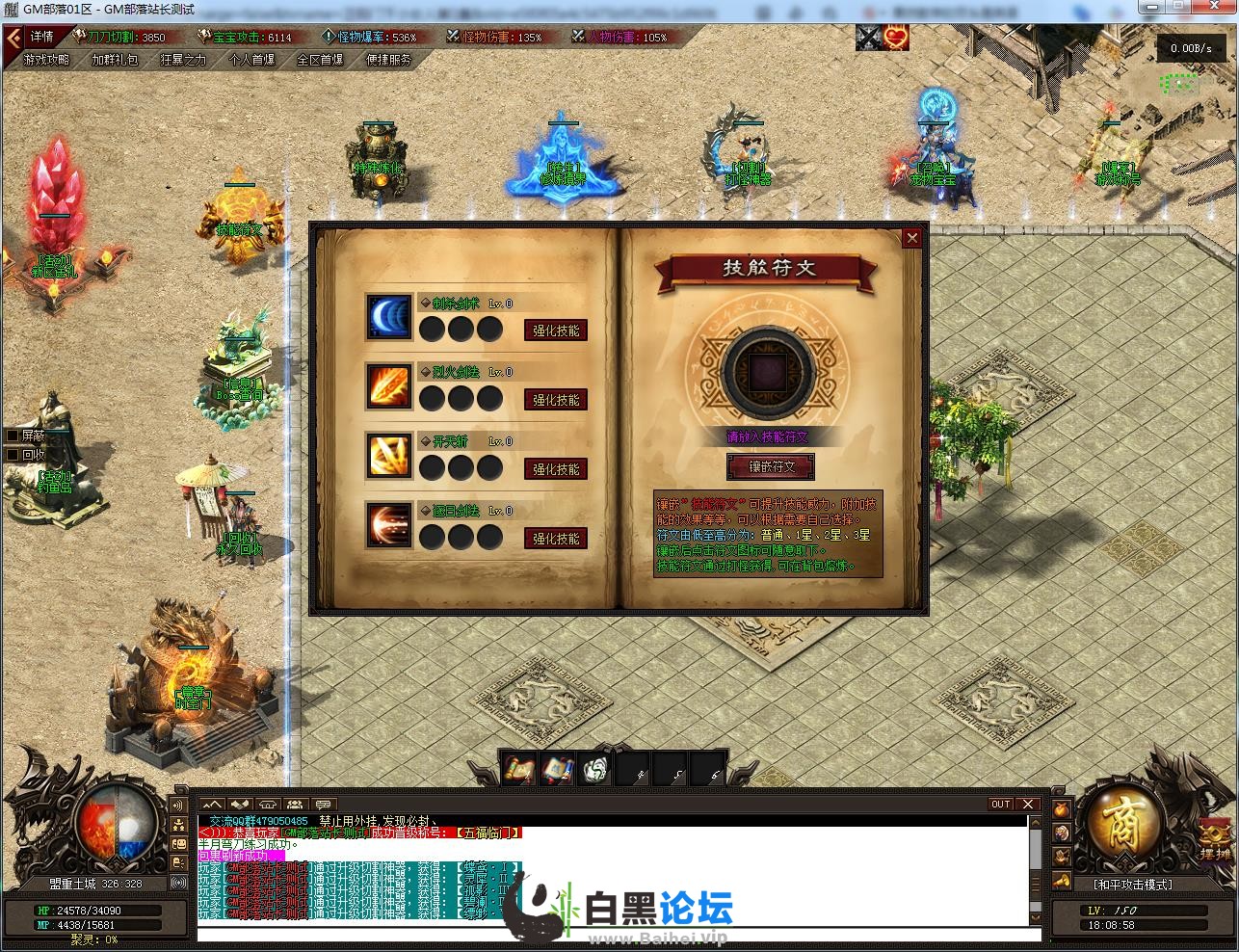Click 强化技能 next to 开天斩
Viewport: 1239px width, 952px height.
pyautogui.click(x=556, y=469)
